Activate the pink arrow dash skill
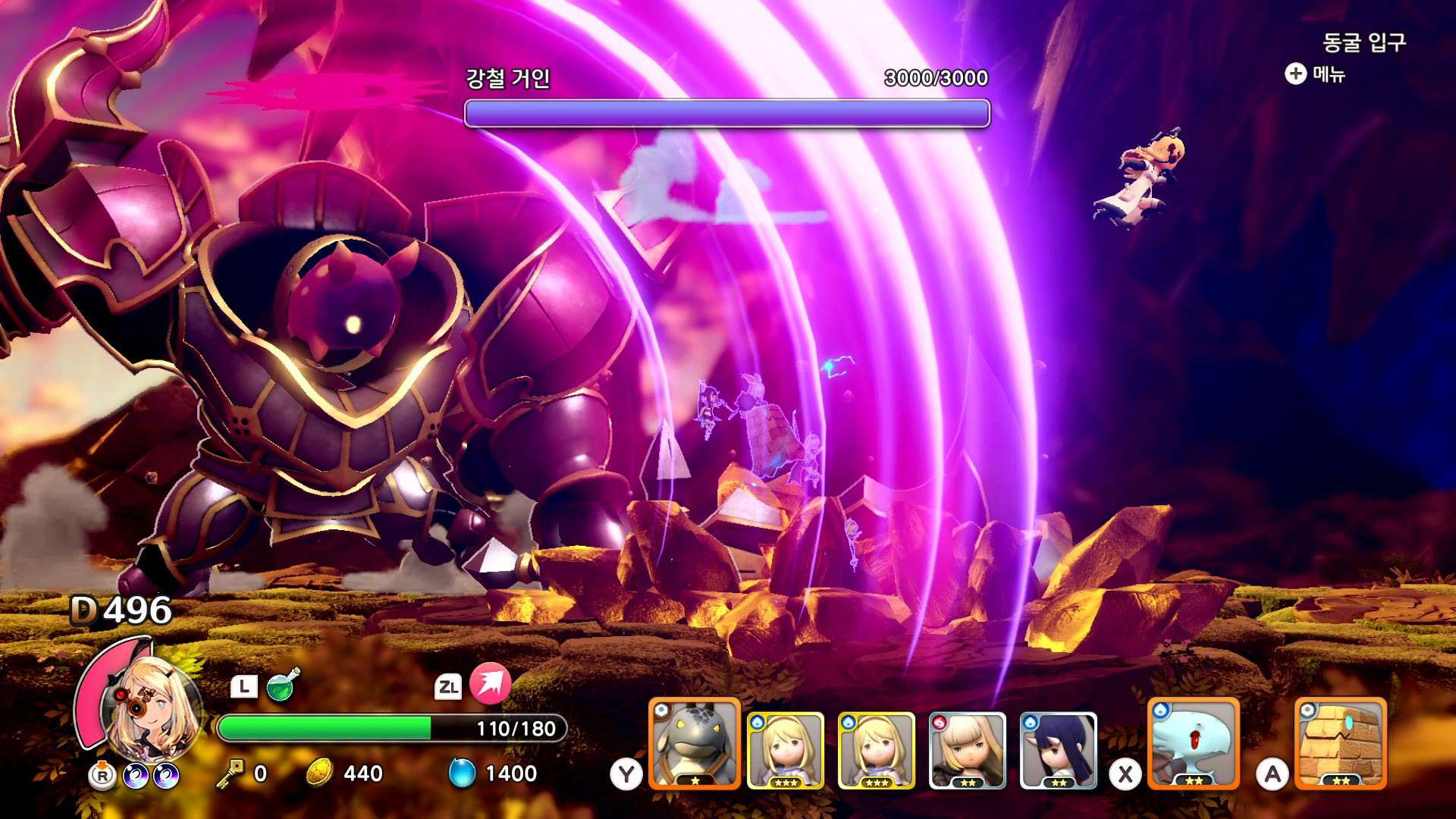1456x819 pixels. click(x=490, y=683)
